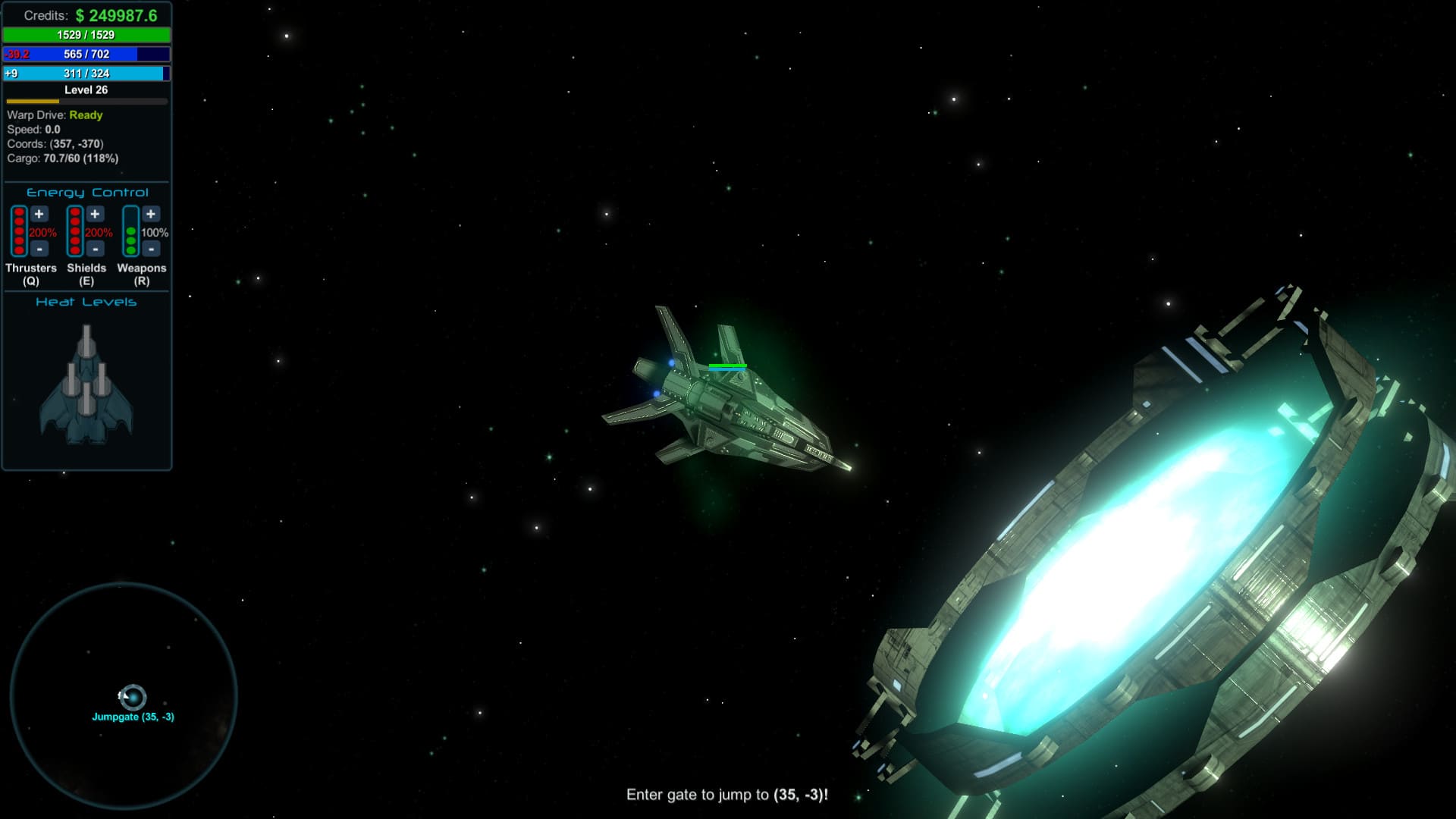The image size is (1456, 819).
Task: Increase Thrusters energy with the plus button
Action: click(39, 215)
